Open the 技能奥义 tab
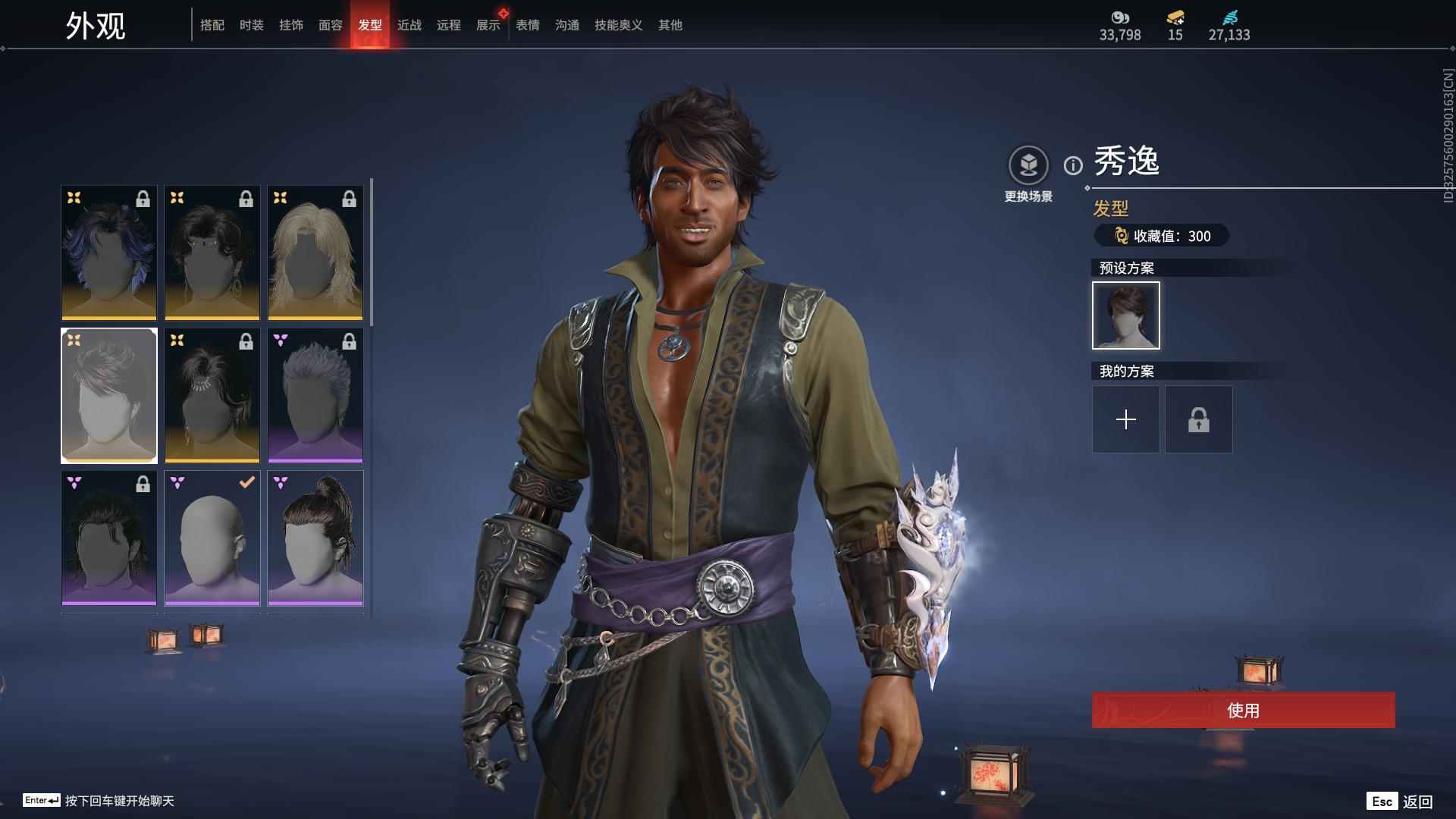The width and height of the screenshot is (1456, 819). click(x=619, y=25)
